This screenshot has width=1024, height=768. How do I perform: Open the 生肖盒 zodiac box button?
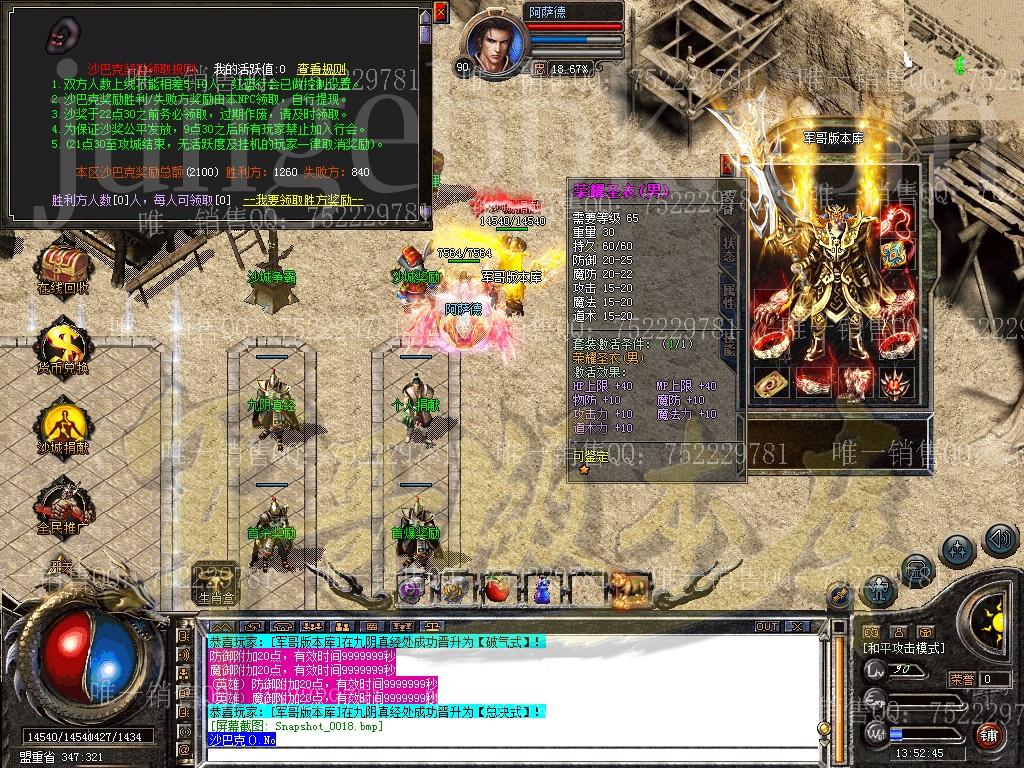coord(215,583)
